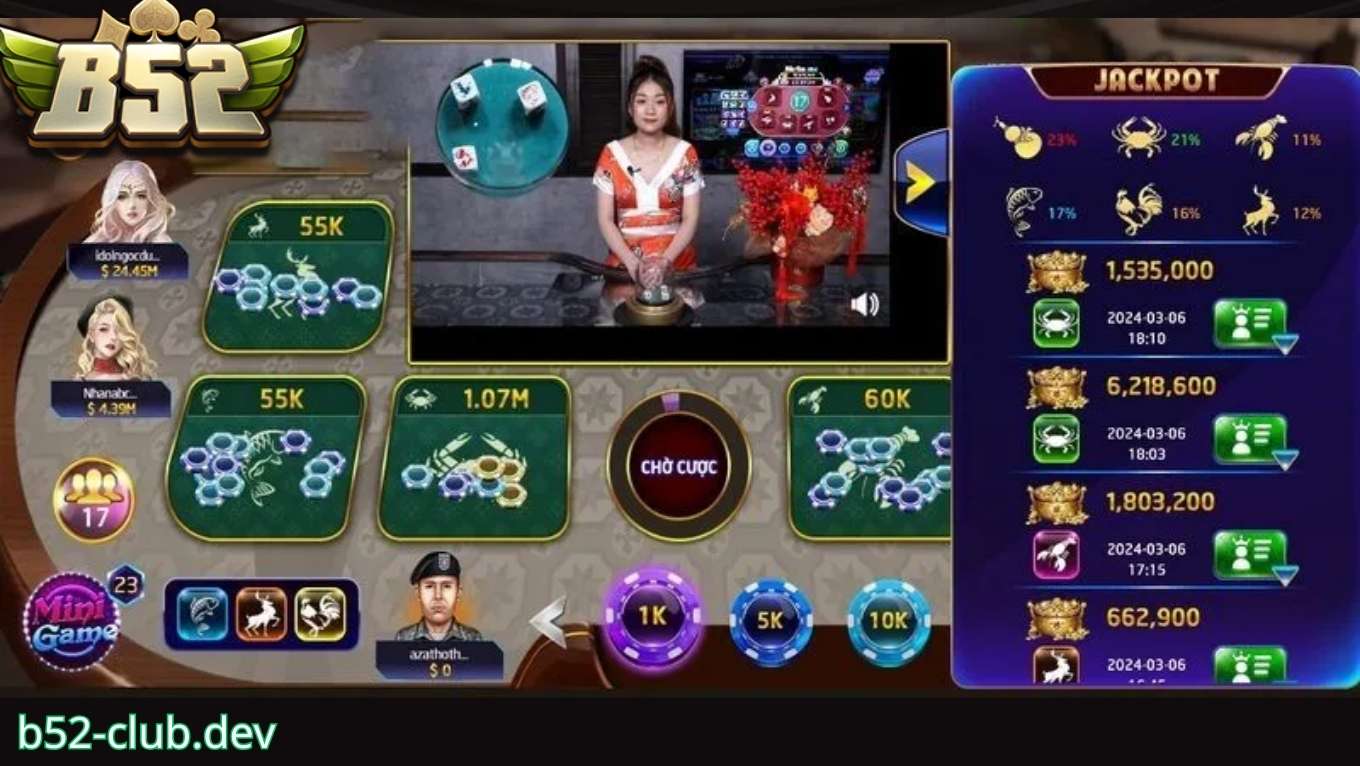Open the spectator list showing 17 viewers
Screen dimensions: 1360x766
click(x=91, y=490)
